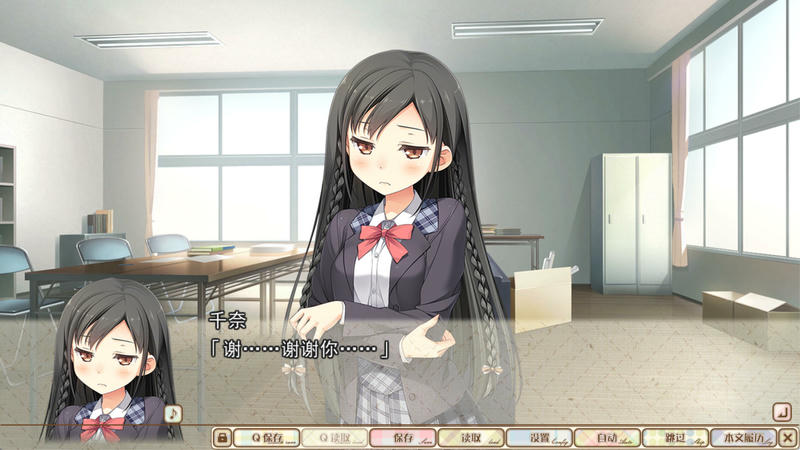Advance dialogue with the return arrow icon

[x=782, y=411]
